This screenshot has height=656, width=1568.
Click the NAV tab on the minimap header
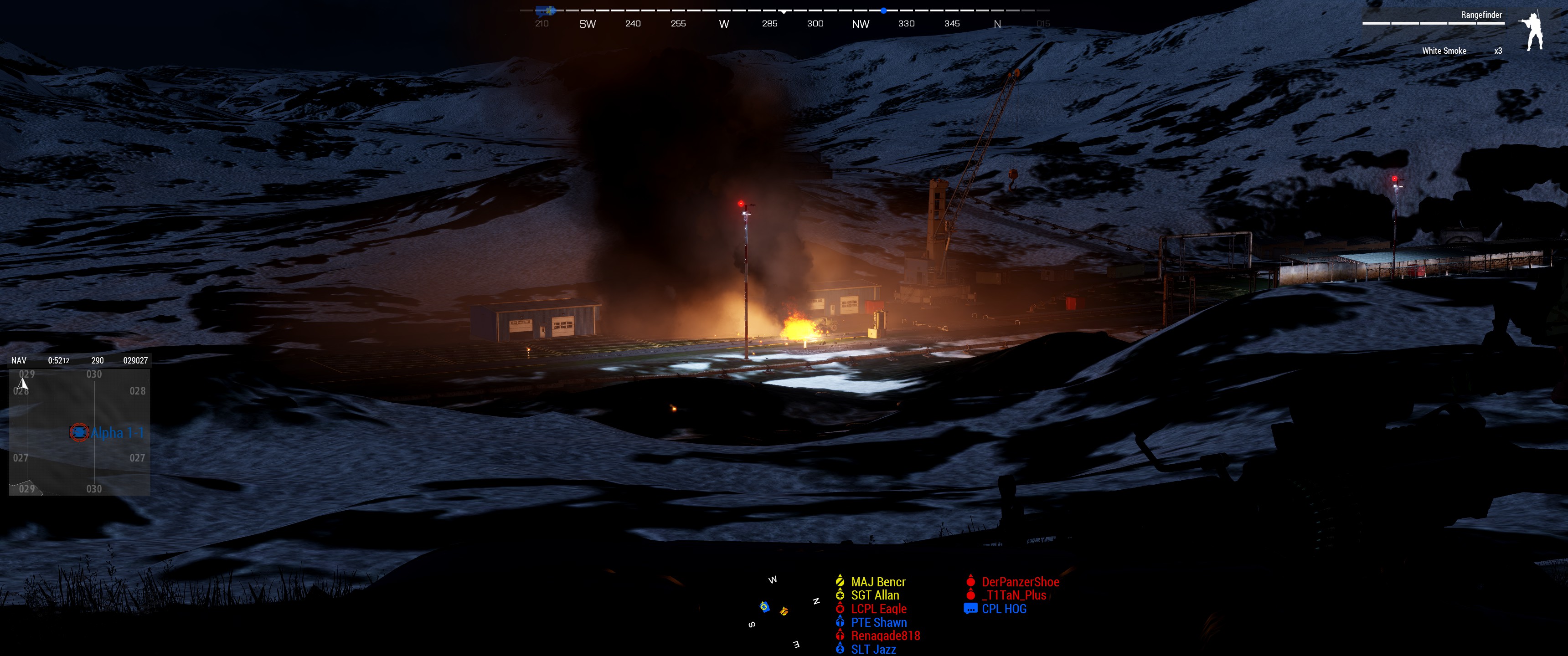tap(18, 359)
